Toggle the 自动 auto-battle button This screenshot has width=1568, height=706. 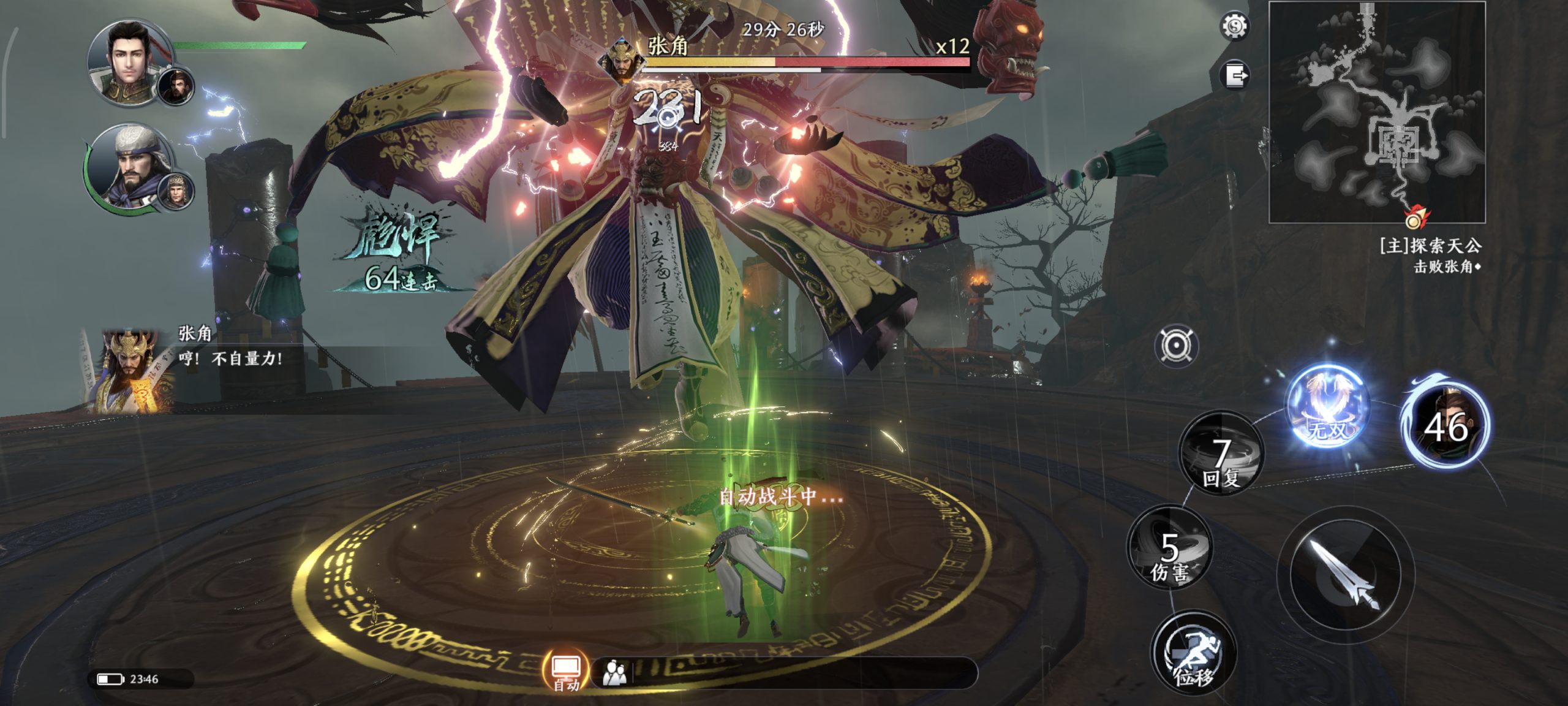tap(566, 670)
